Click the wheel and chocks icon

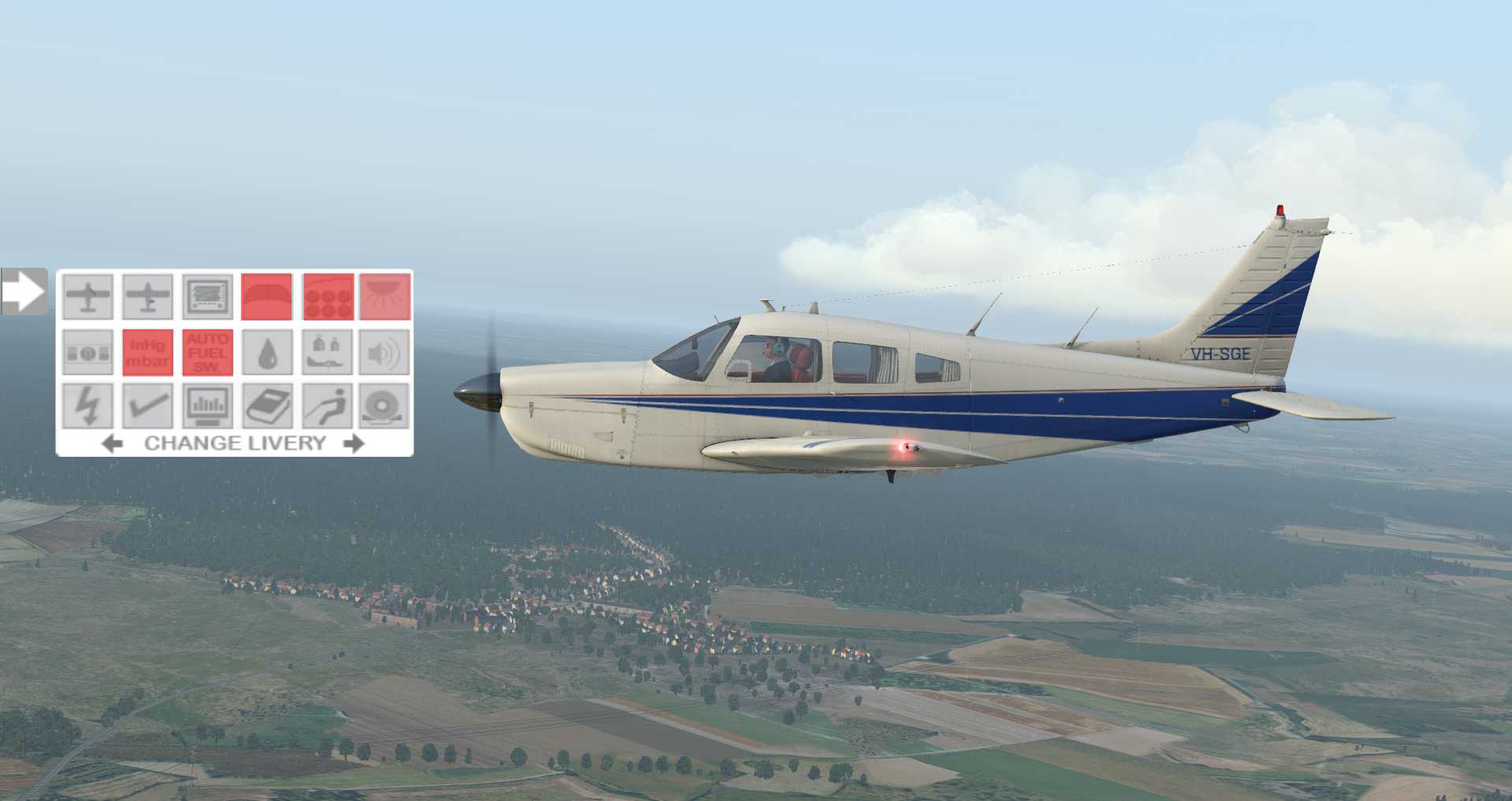pyautogui.click(x=386, y=406)
